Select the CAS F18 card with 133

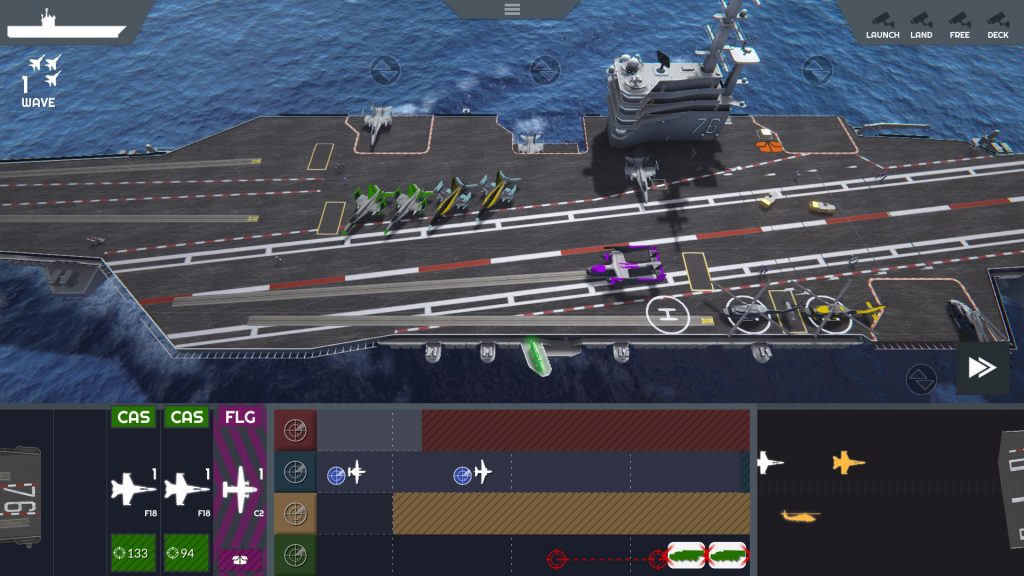coord(133,490)
